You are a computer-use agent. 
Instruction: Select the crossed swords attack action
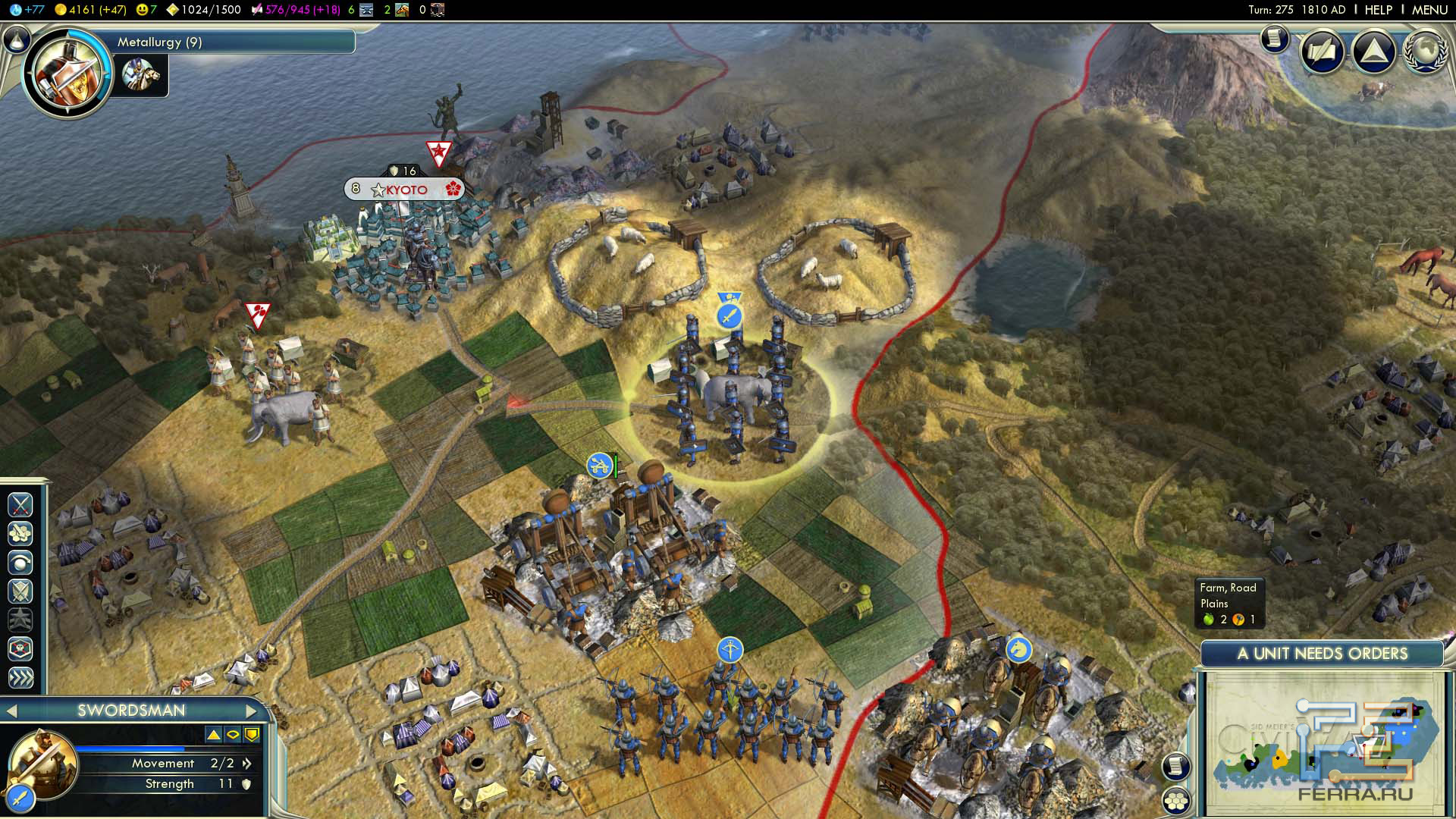20,504
